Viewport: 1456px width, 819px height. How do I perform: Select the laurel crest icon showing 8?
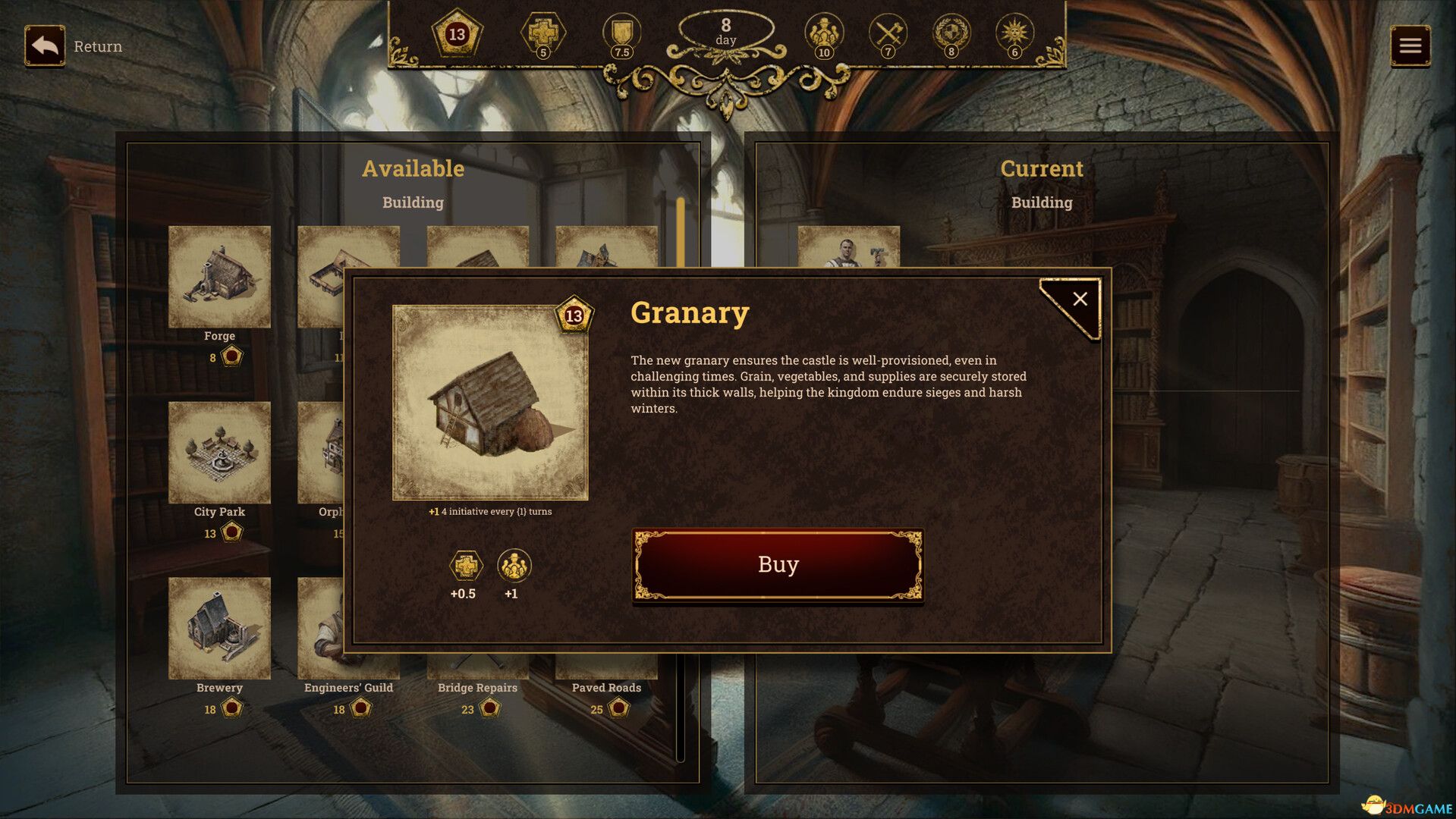click(x=952, y=33)
